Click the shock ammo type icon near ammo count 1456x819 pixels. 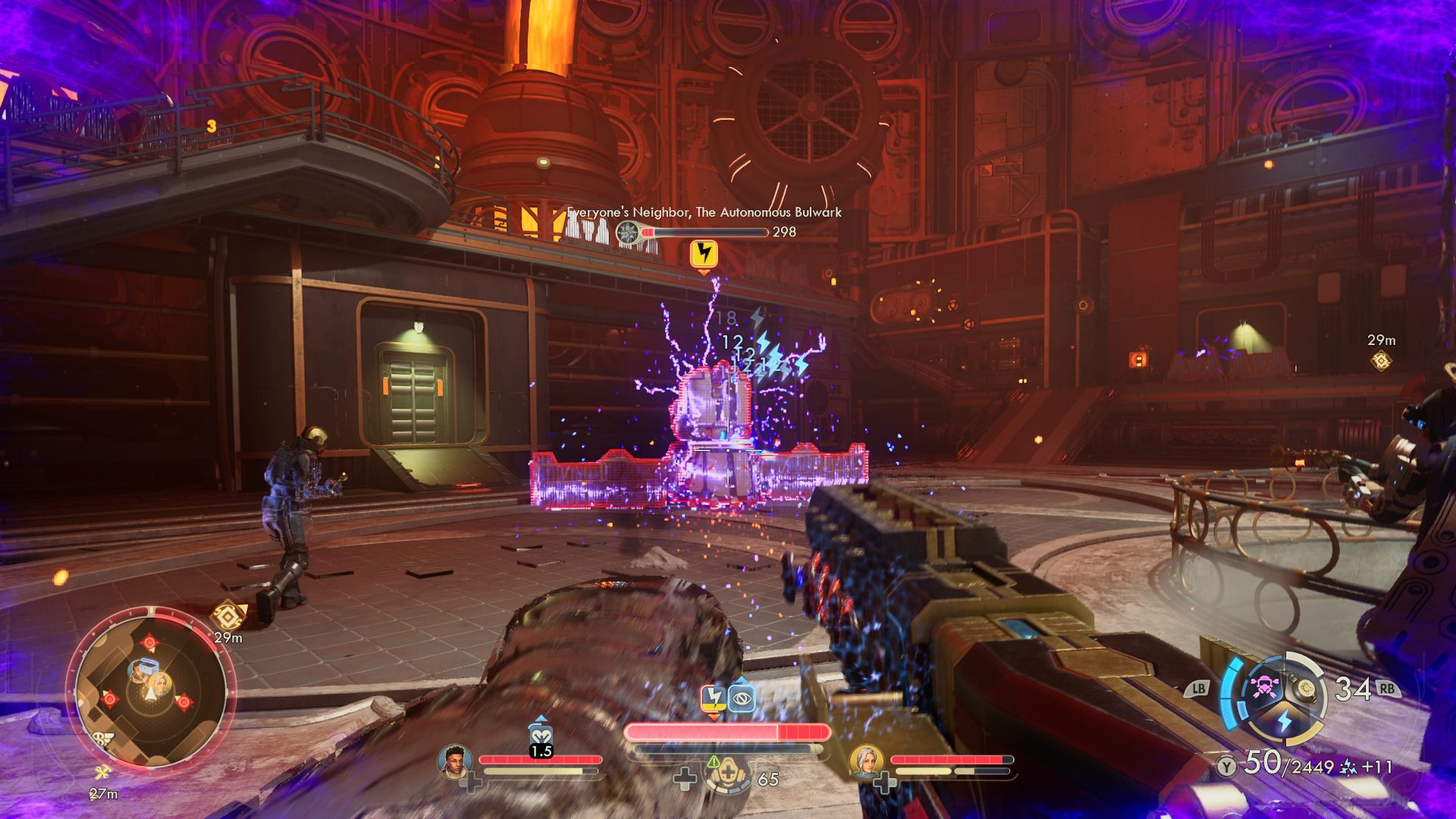tap(1349, 767)
